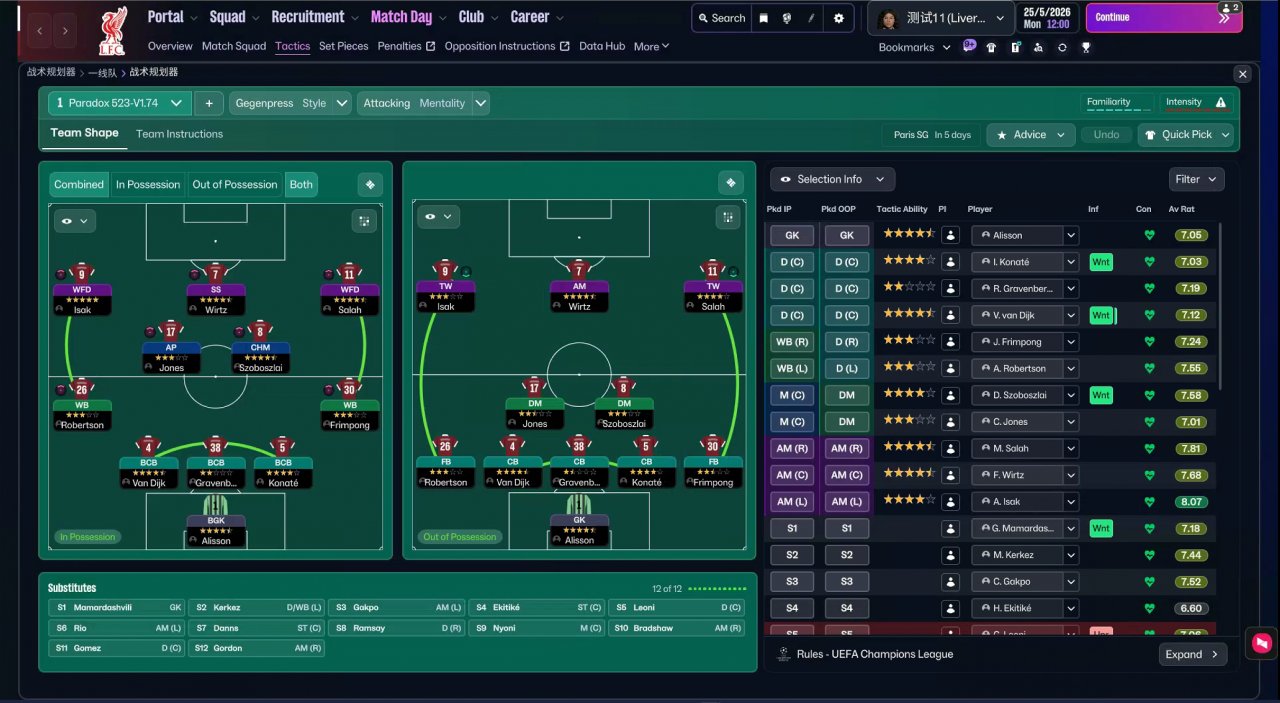
Task: Switch to the Set Pieces tab
Action: point(343,46)
